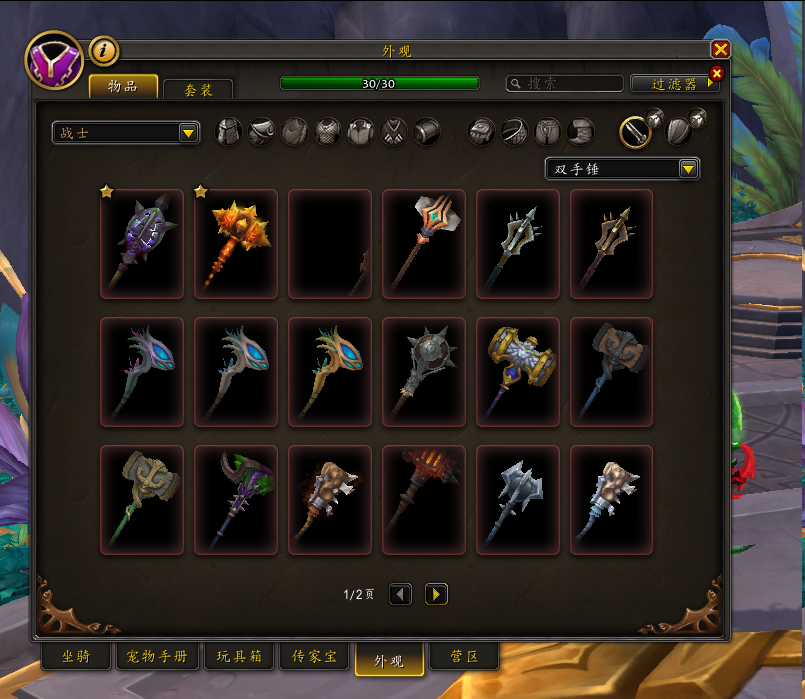Go to the next page of appearances
805x699 pixels.
click(436, 595)
